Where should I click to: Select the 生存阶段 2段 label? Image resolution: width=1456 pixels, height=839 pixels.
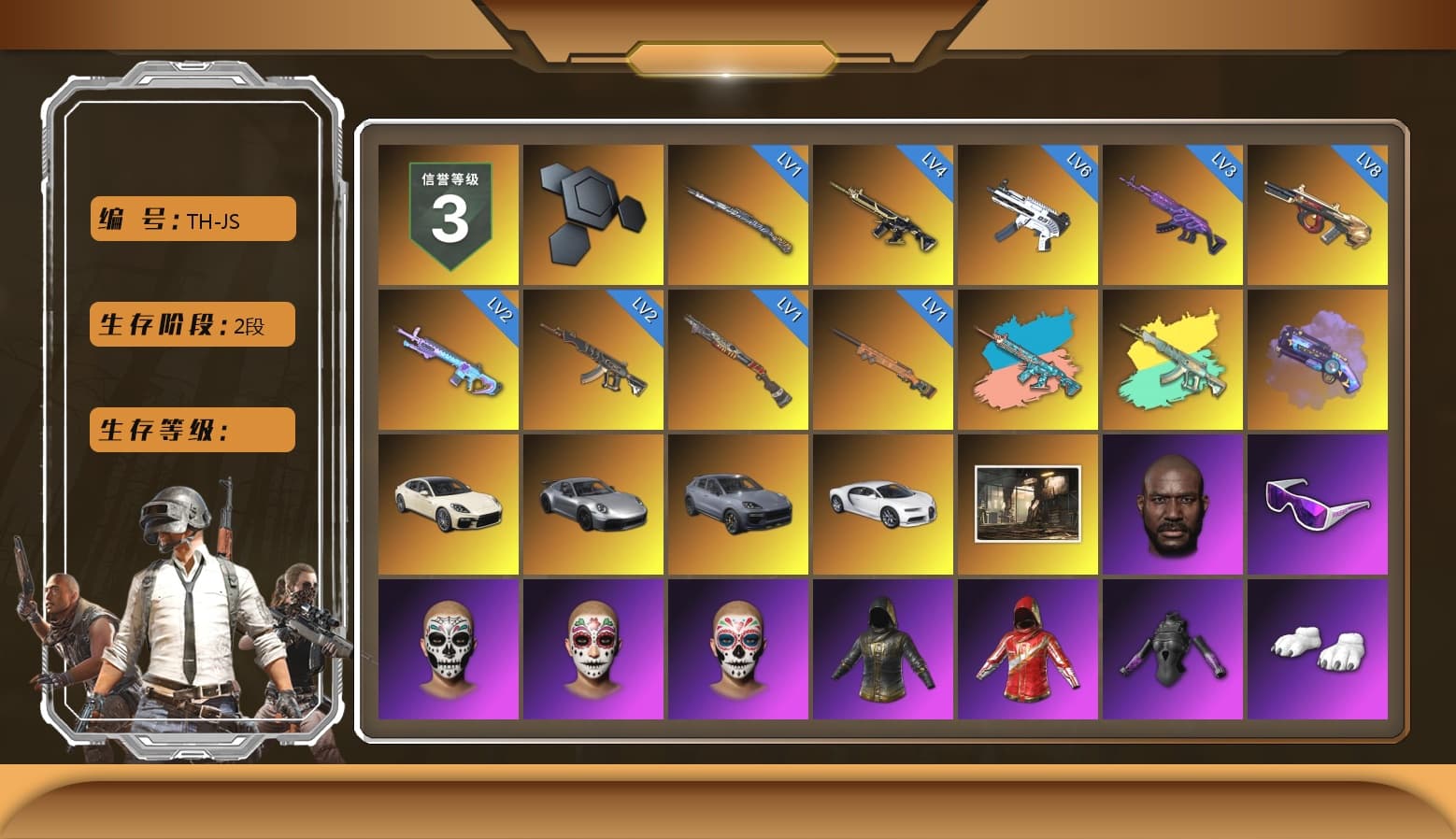point(191,324)
